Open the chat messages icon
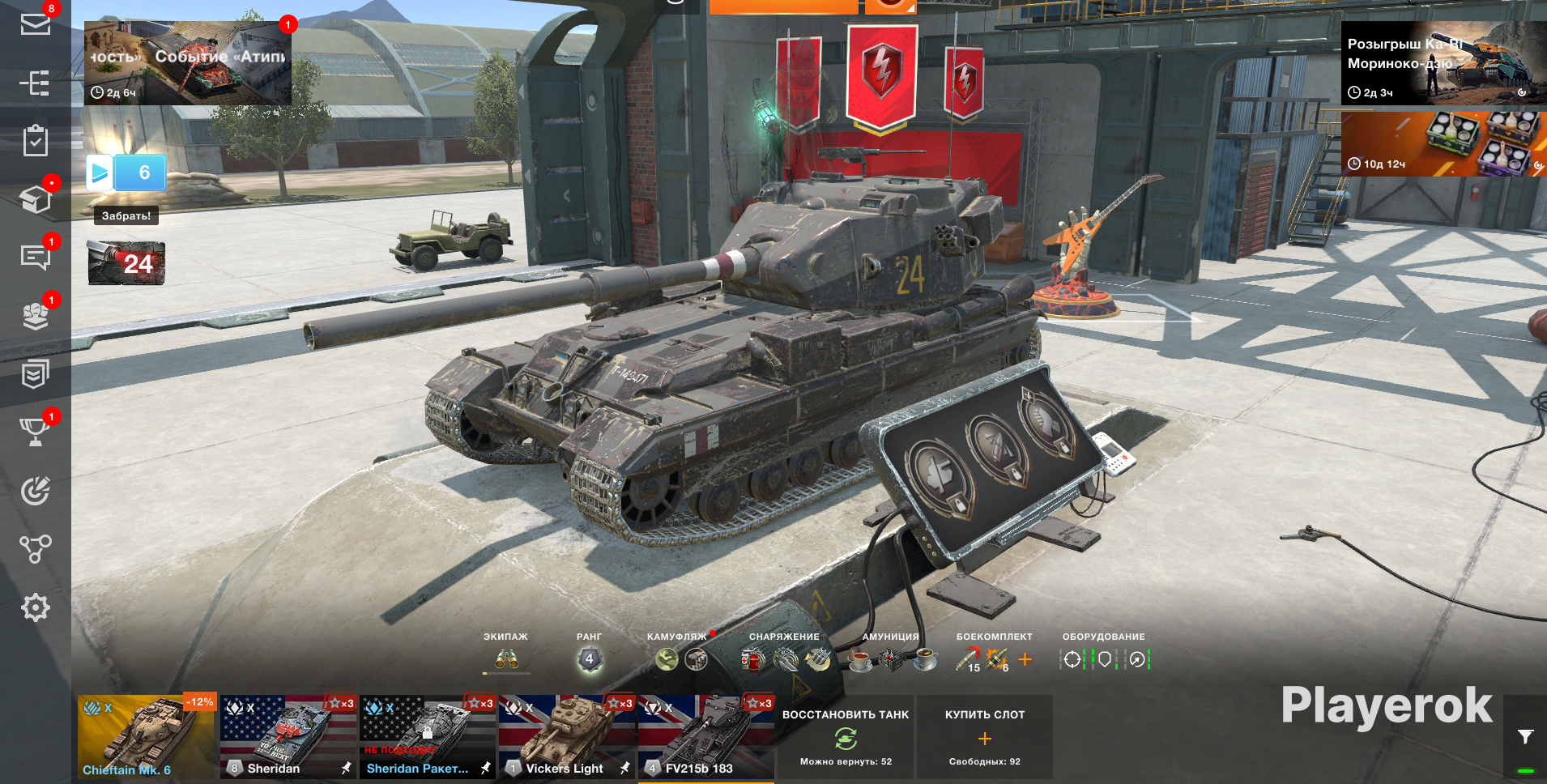This screenshot has width=1547, height=784. coord(35,258)
